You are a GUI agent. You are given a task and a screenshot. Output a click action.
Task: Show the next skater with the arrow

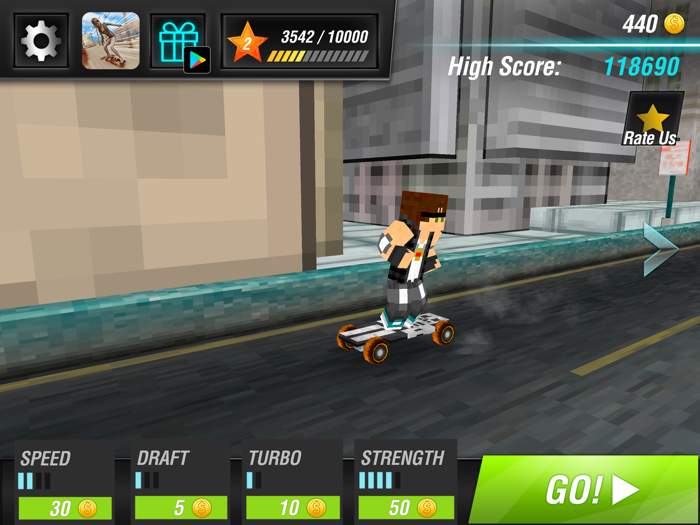point(660,249)
